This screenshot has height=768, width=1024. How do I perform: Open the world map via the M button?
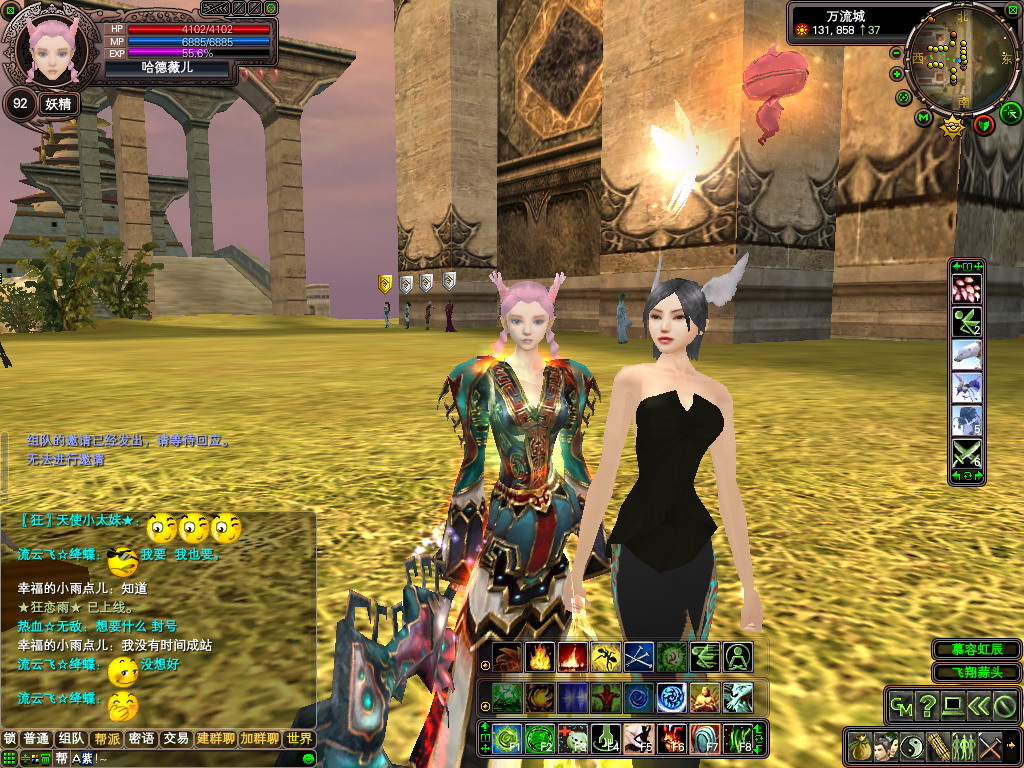pyautogui.click(x=923, y=118)
